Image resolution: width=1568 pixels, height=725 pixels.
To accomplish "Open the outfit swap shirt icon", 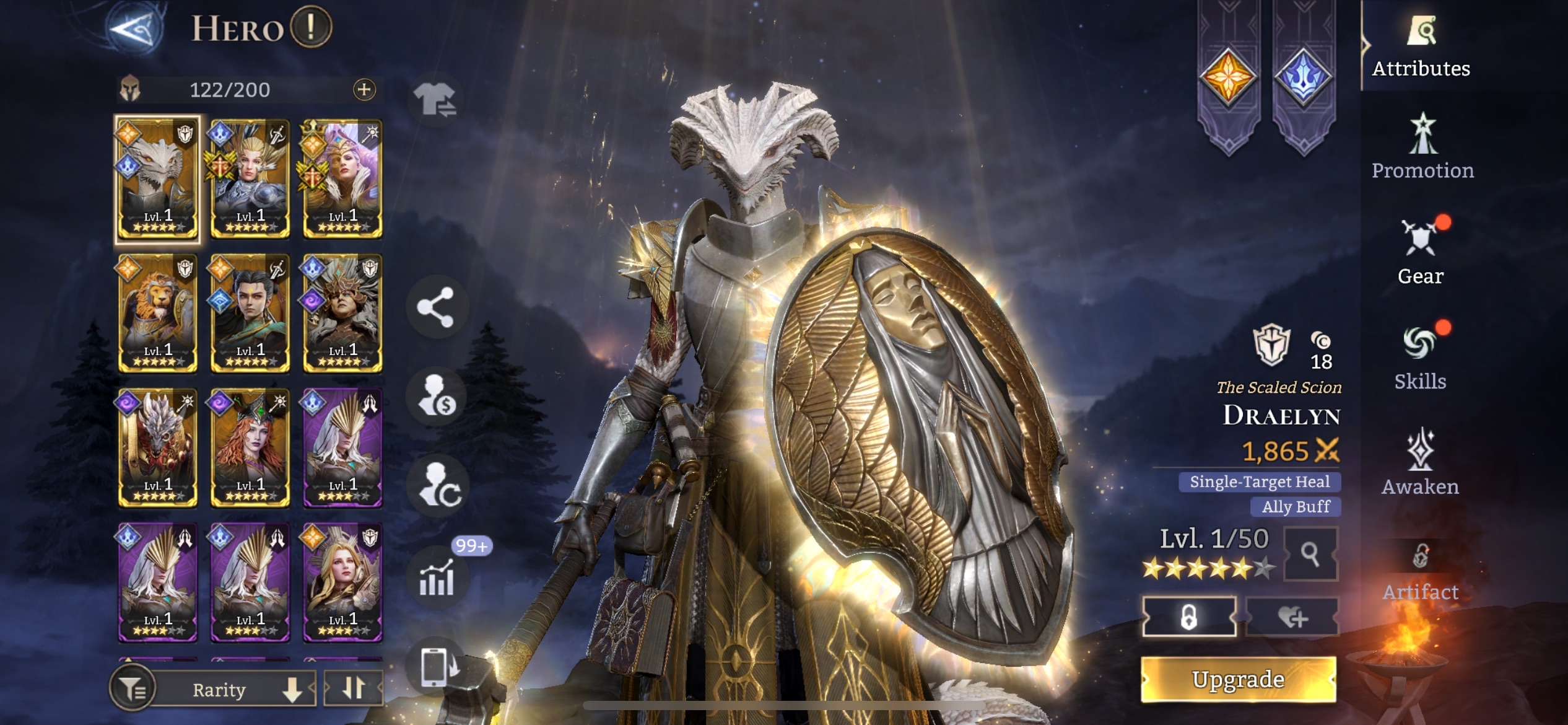I will click(x=435, y=100).
